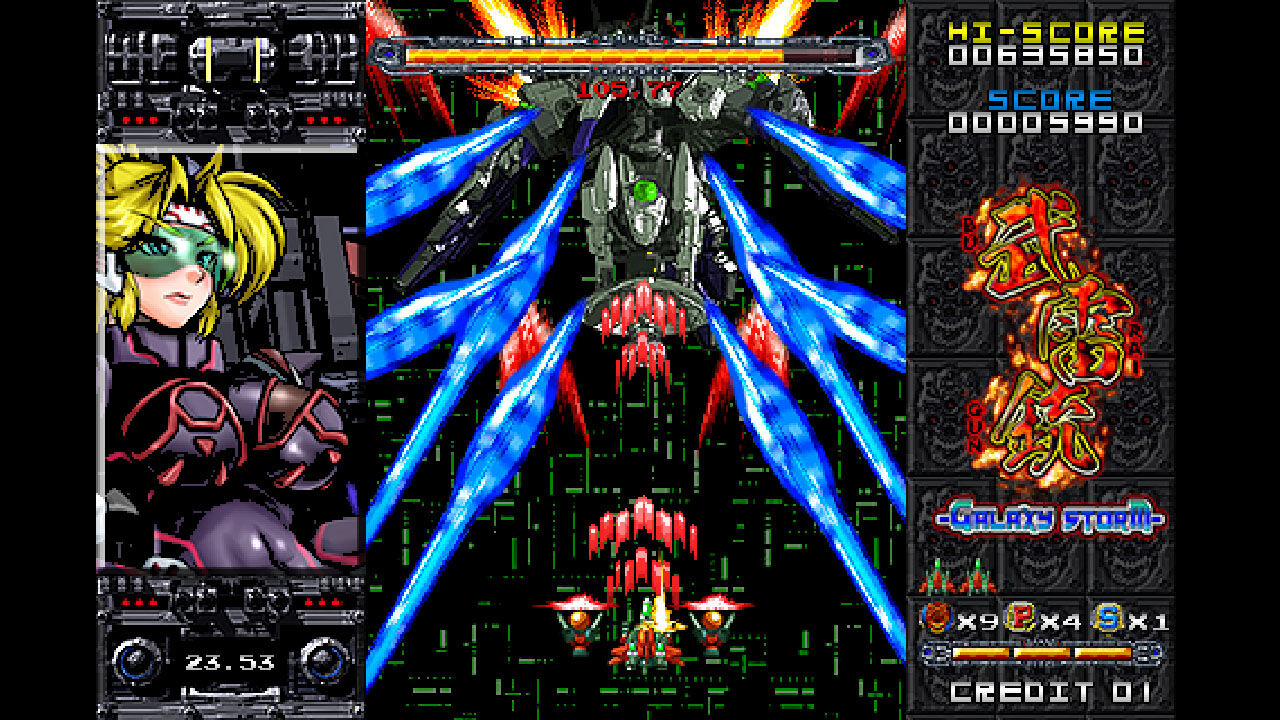Select the blue S item icon
This screenshot has width=1280, height=720.
1106,617
